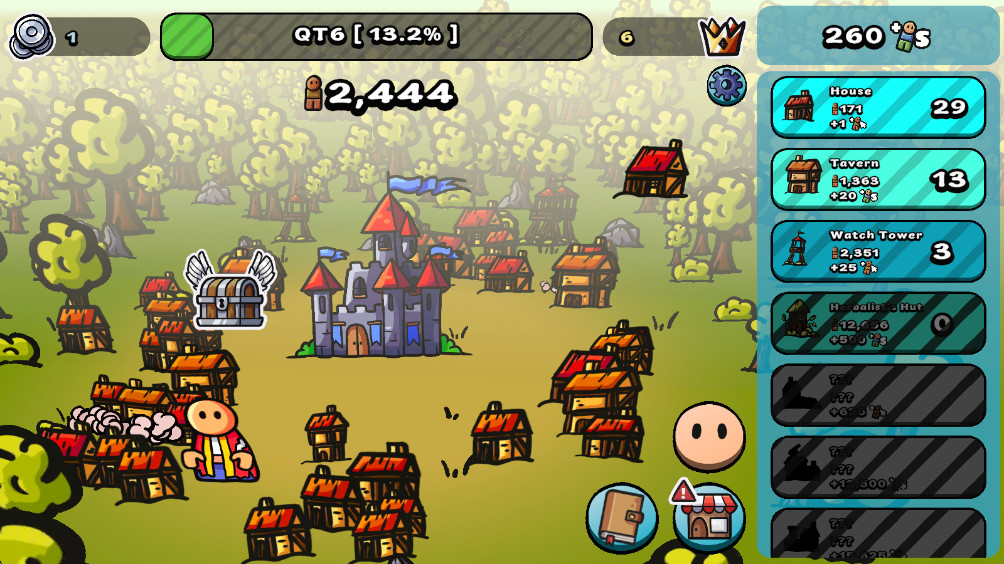Click the round face button
The image size is (1004, 564).
click(x=709, y=437)
